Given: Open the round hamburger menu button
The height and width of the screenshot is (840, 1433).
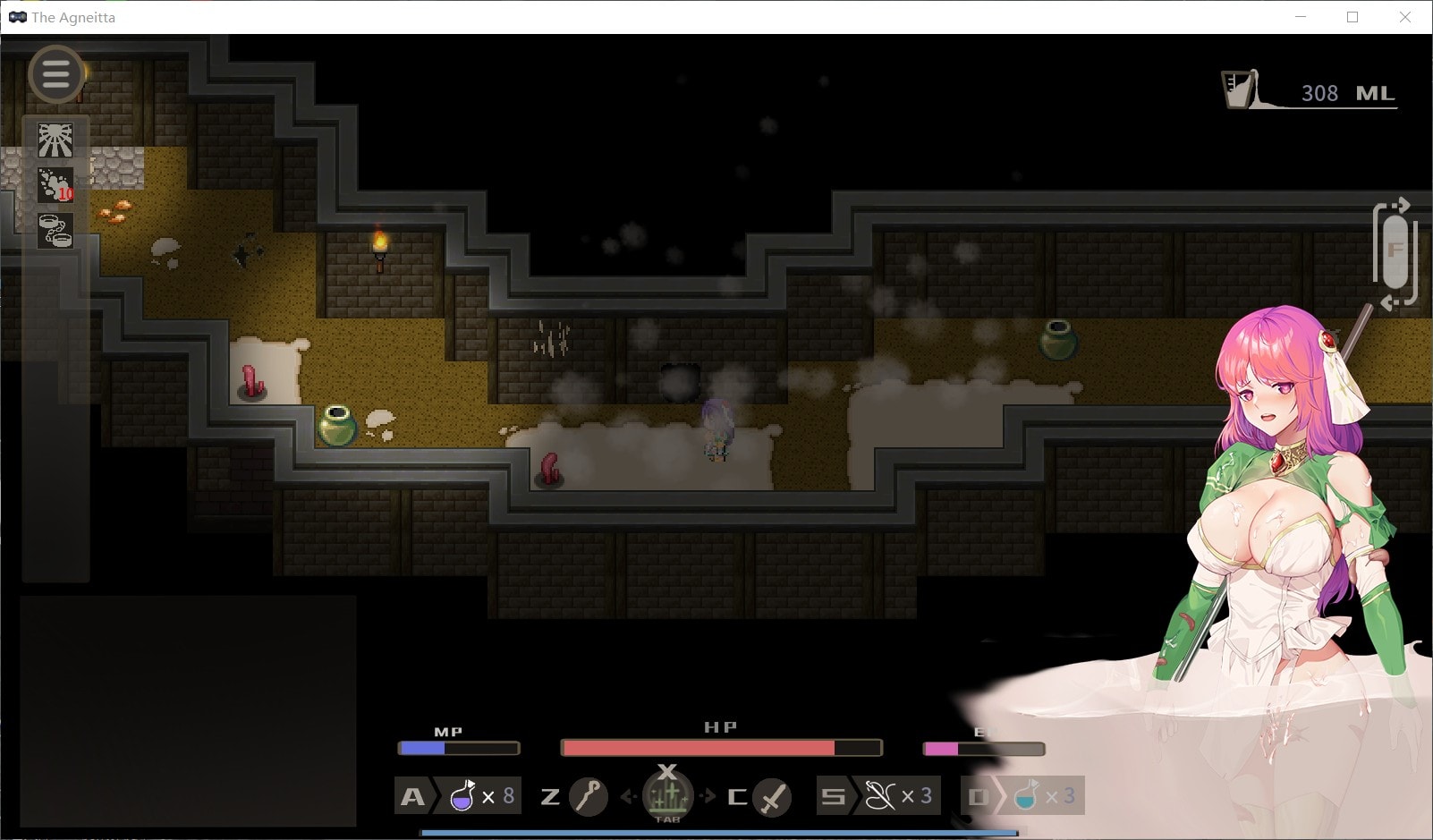Looking at the screenshot, I should [x=55, y=74].
